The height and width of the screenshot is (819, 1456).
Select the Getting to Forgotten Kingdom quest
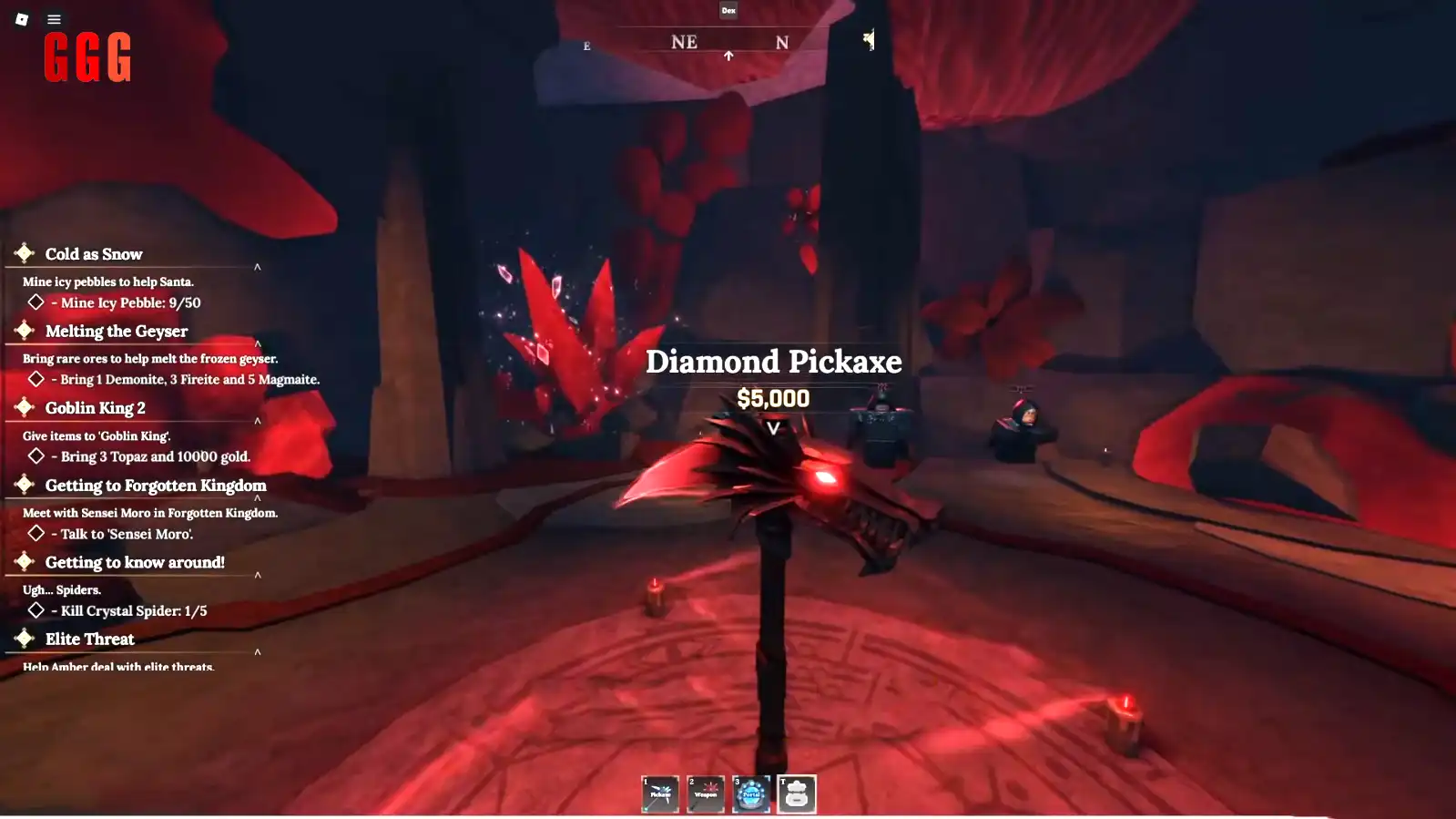[156, 486]
